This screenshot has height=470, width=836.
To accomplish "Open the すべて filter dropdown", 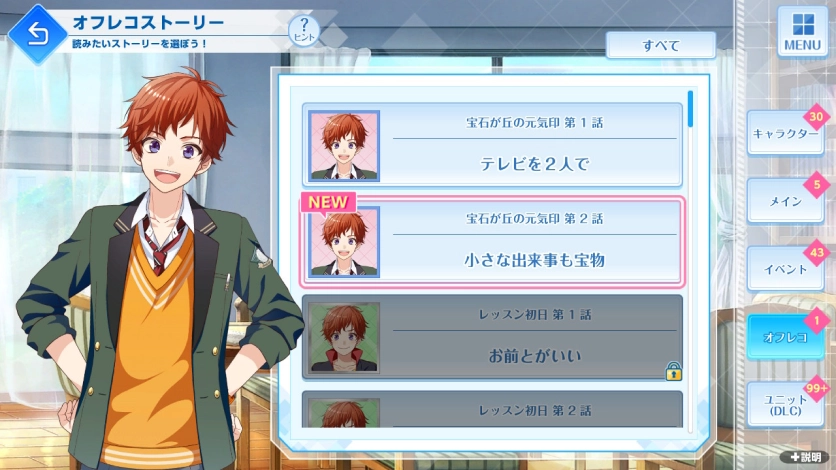I will tap(660, 46).
